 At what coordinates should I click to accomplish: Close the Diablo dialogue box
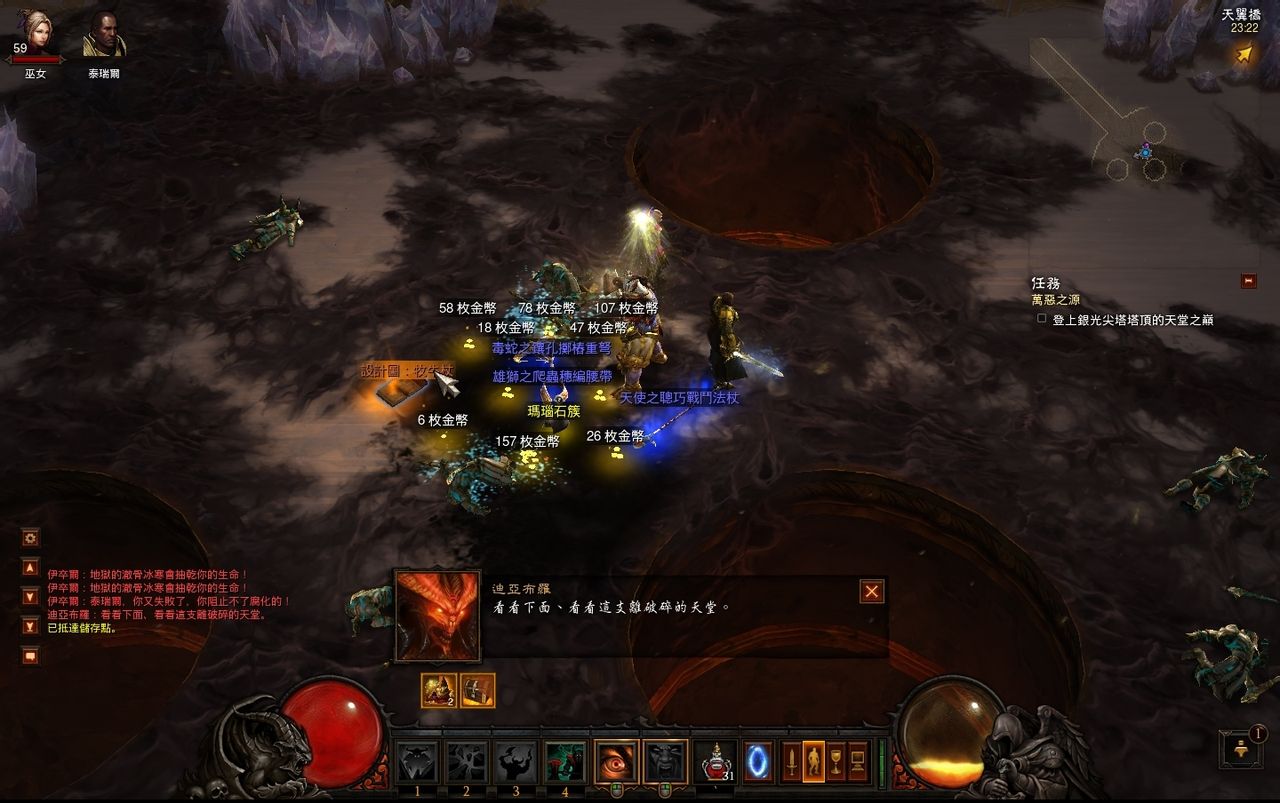pyautogui.click(x=872, y=592)
